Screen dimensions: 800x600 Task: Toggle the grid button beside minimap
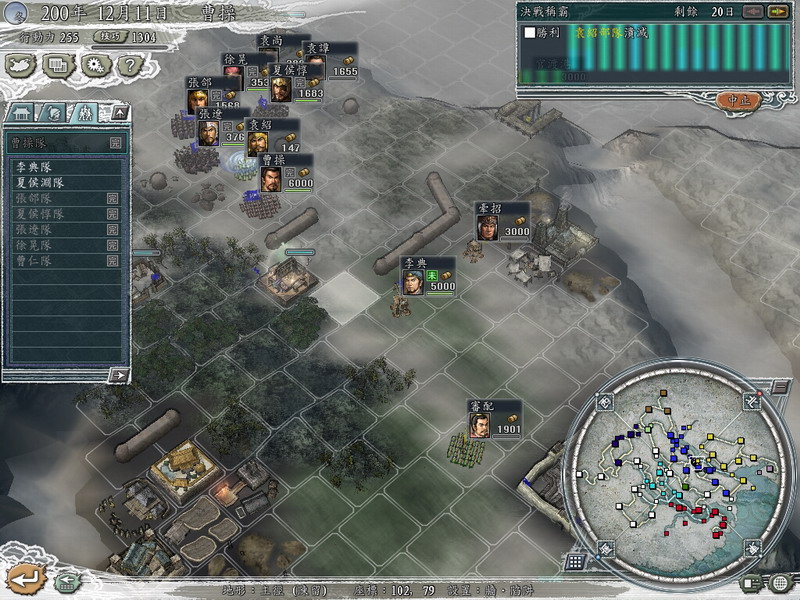576,561
